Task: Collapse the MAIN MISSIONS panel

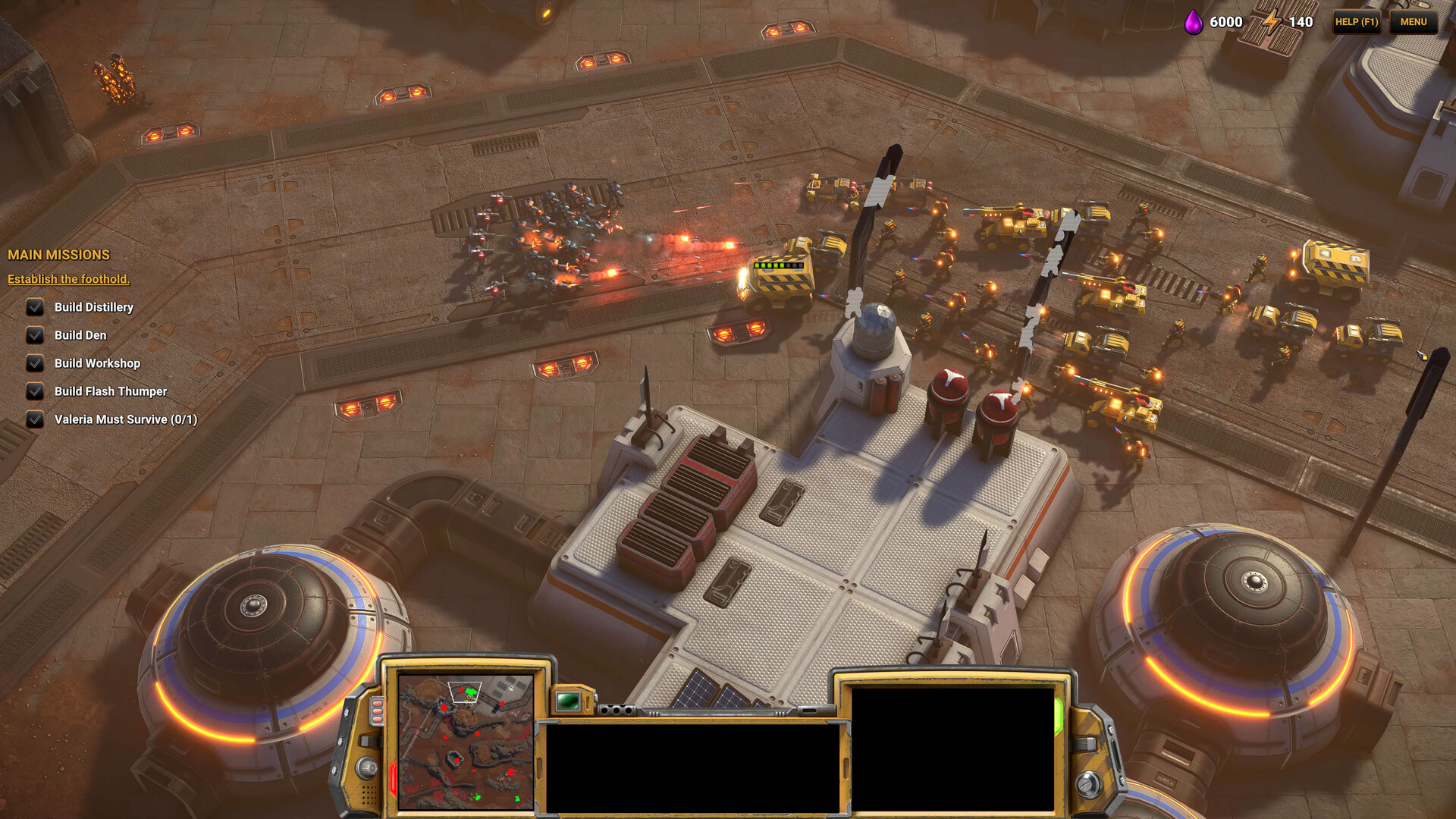Action: (x=59, y=255)
